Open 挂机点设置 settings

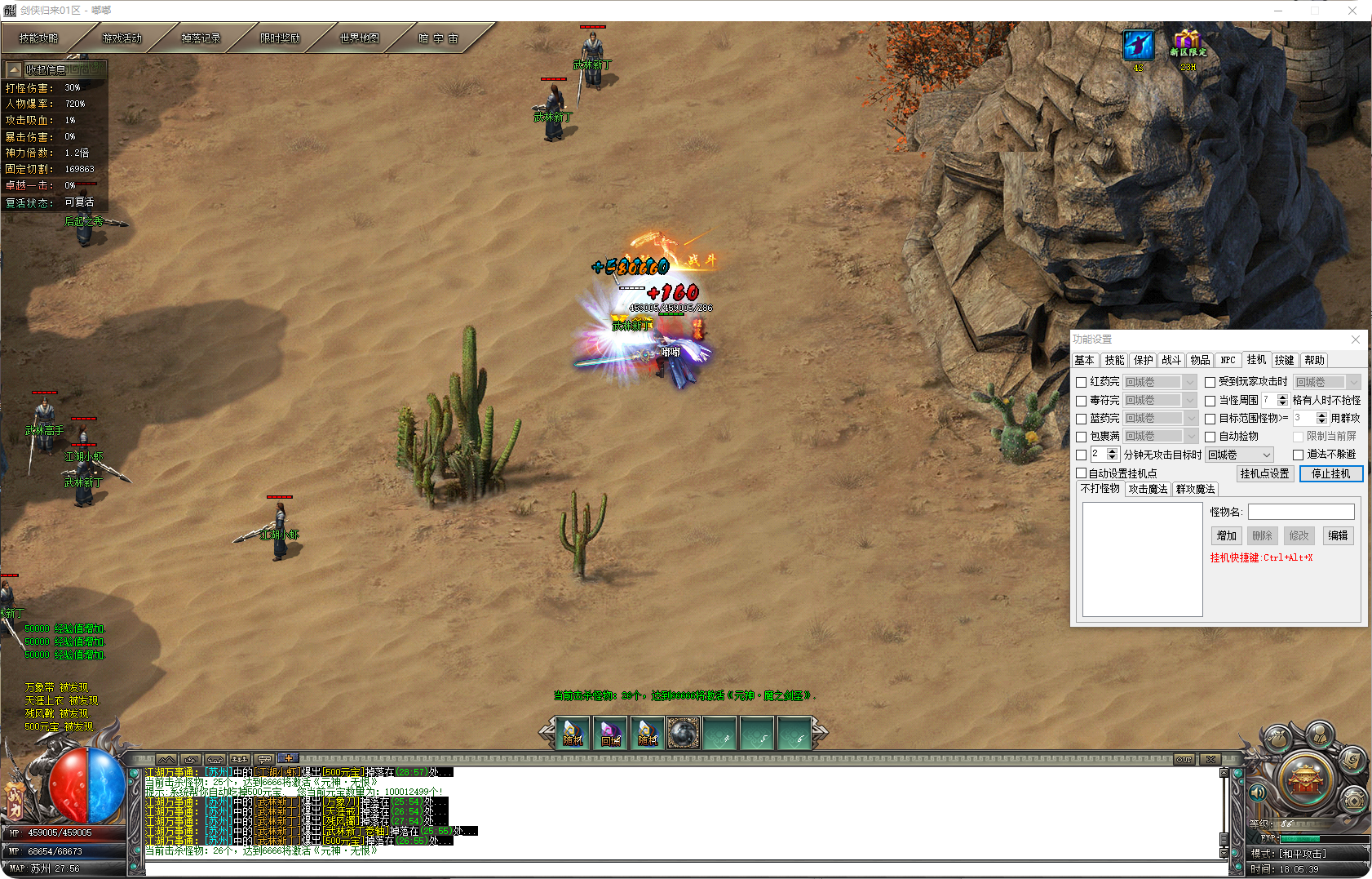click(x=1264, y=473)
